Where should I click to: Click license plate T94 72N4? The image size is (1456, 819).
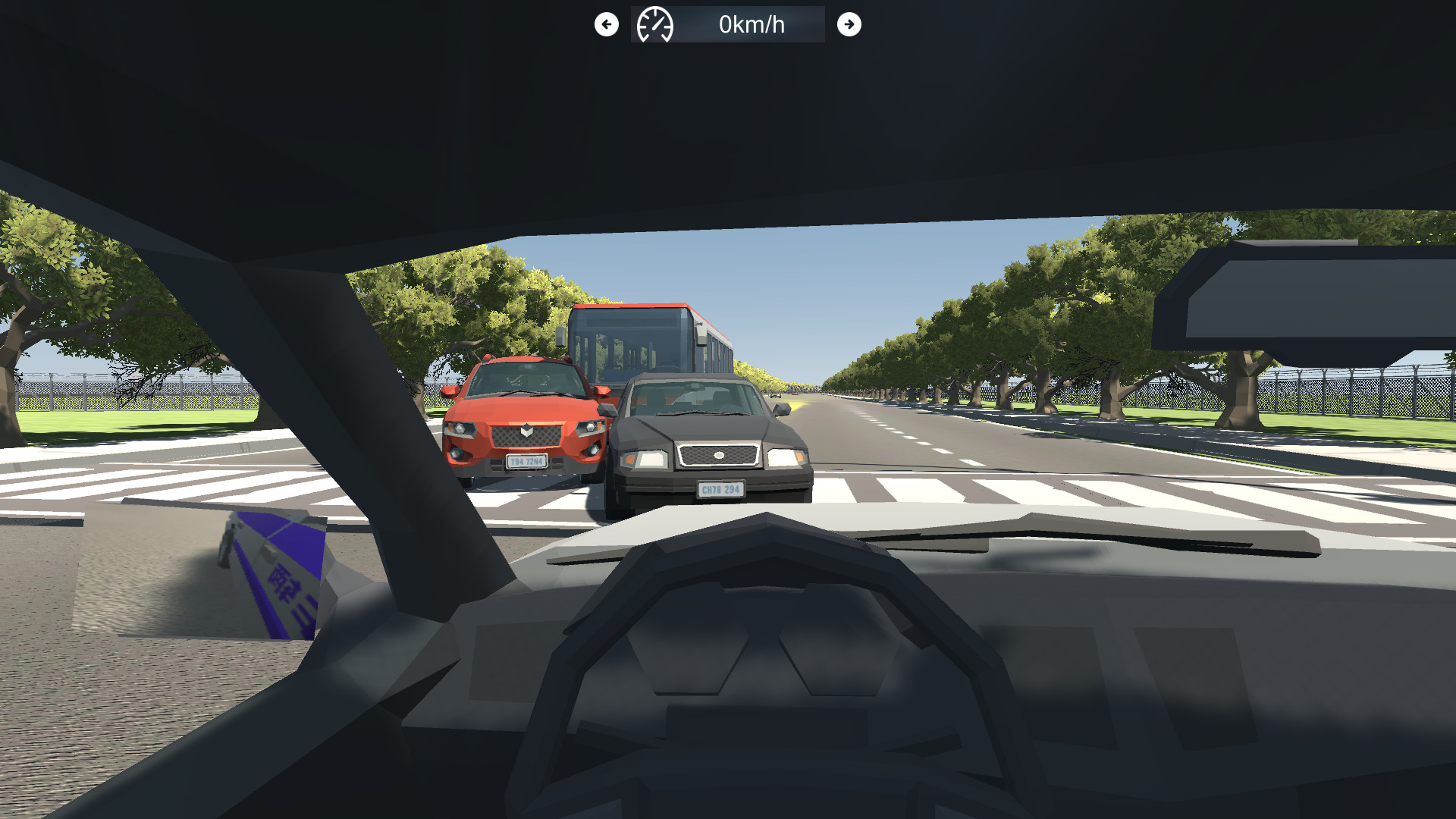[x=526, y=460]
